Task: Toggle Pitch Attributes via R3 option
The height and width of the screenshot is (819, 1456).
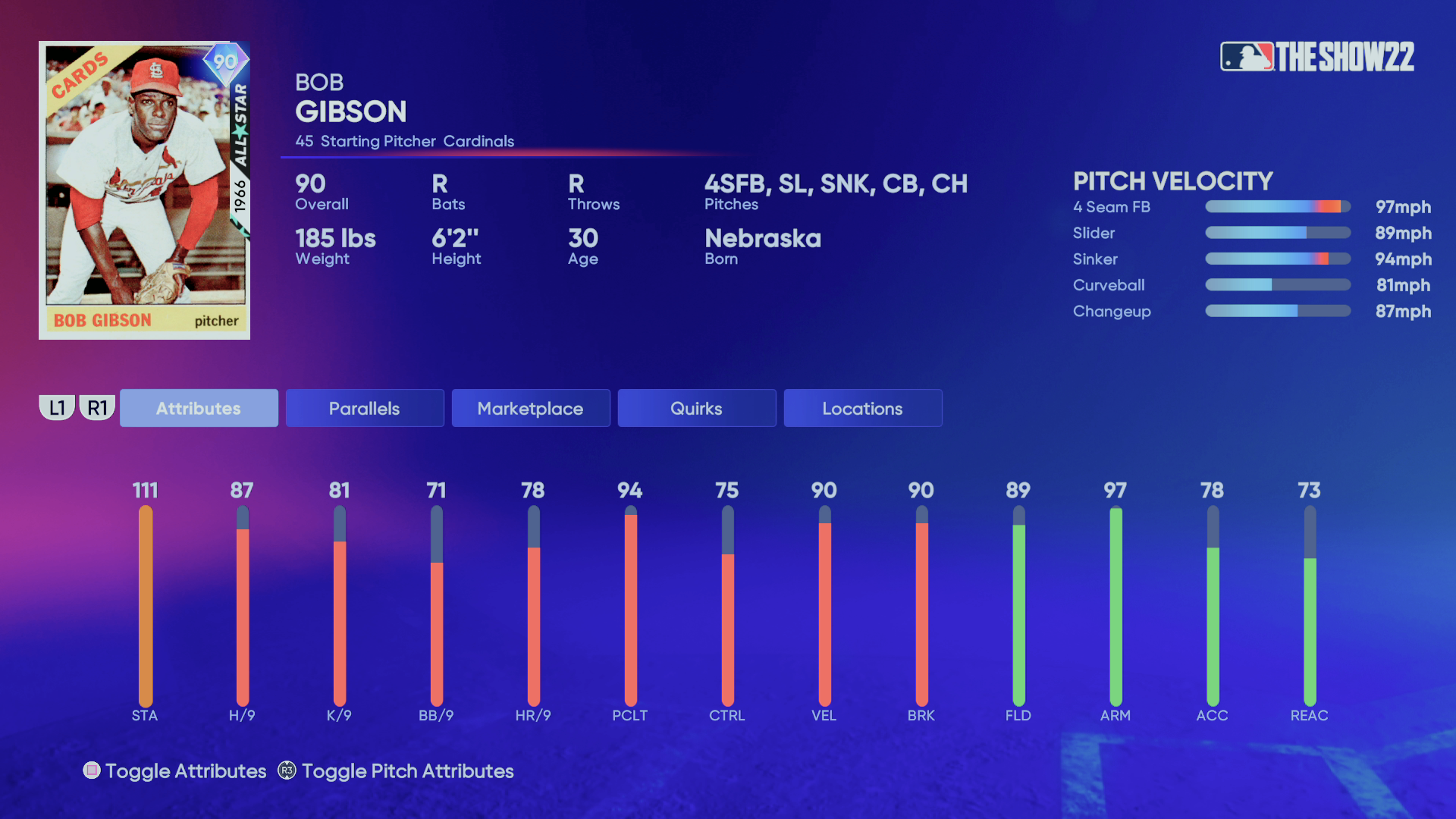Action: point(407,771)
